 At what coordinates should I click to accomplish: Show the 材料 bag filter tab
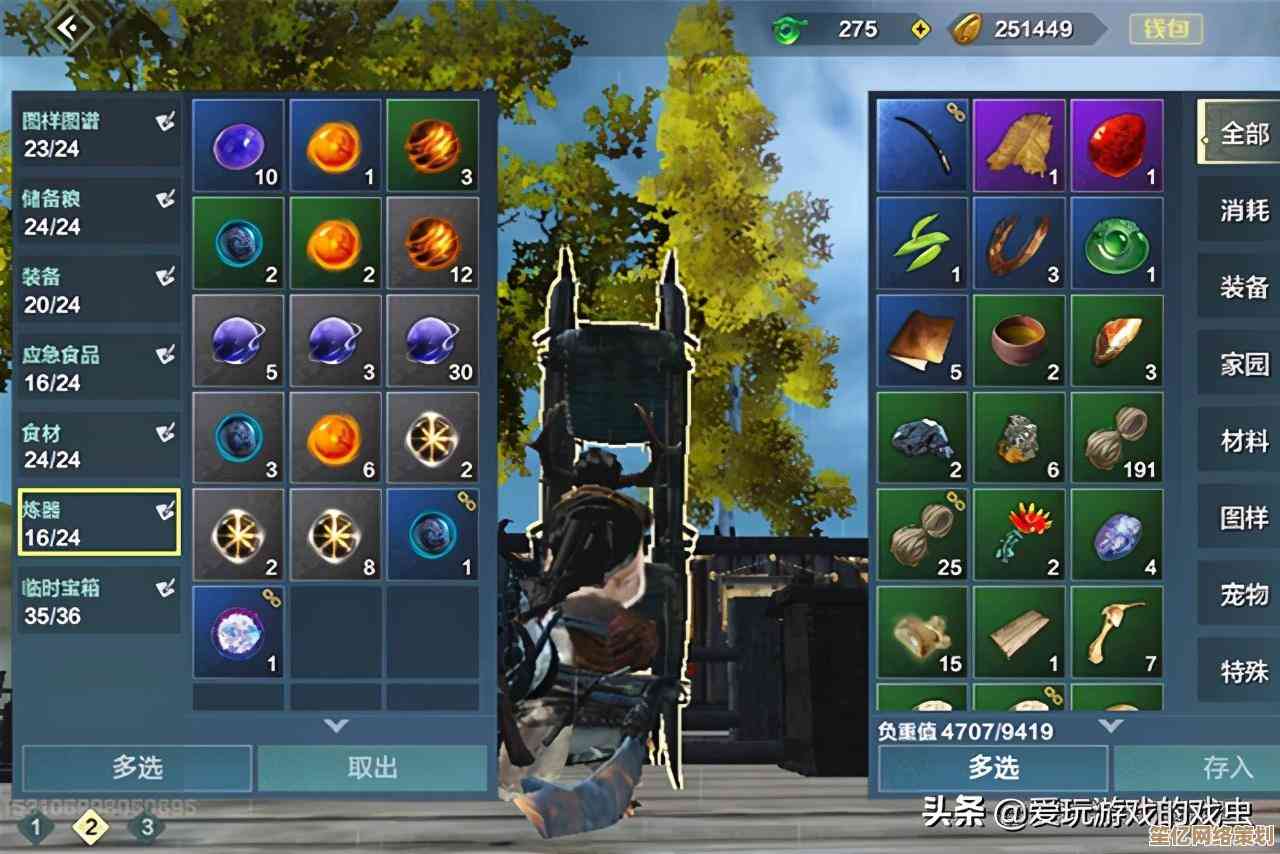pyautogui.click(x=1243, y=442)
